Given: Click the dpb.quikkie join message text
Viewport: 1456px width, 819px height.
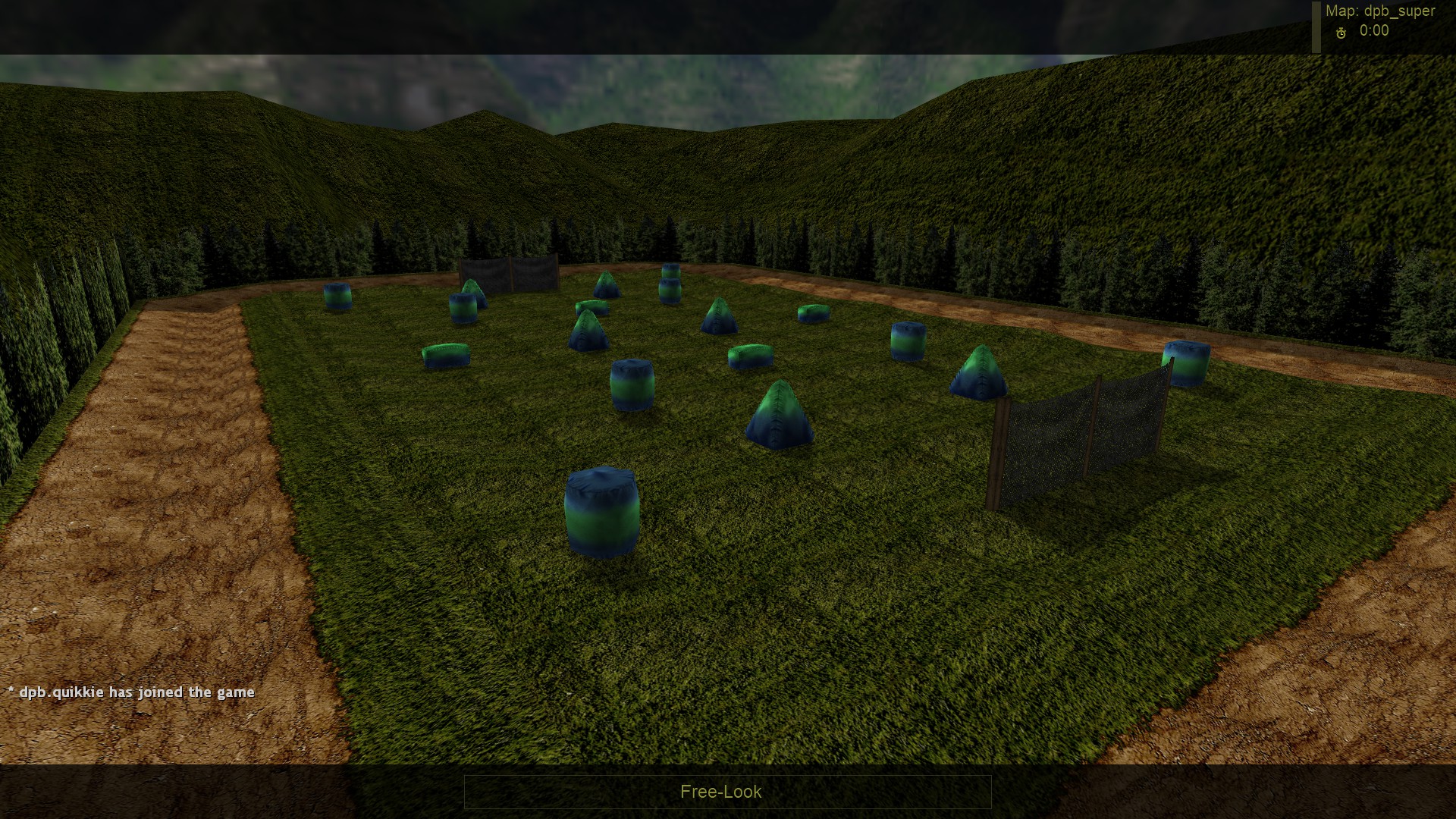Looking at the screenshot, I should (x=131, y=692).
